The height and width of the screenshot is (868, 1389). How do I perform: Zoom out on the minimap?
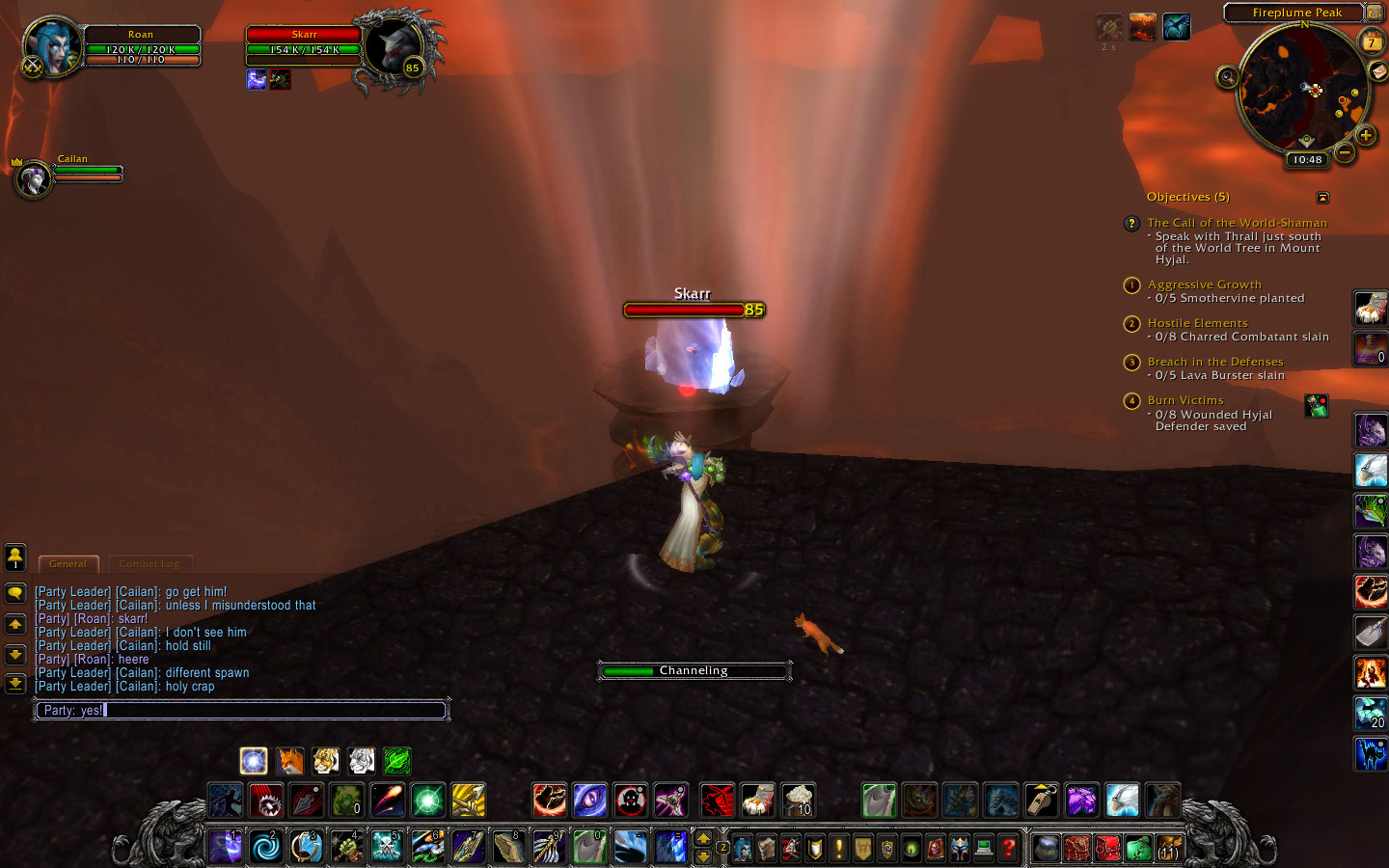pos(1345,152)
